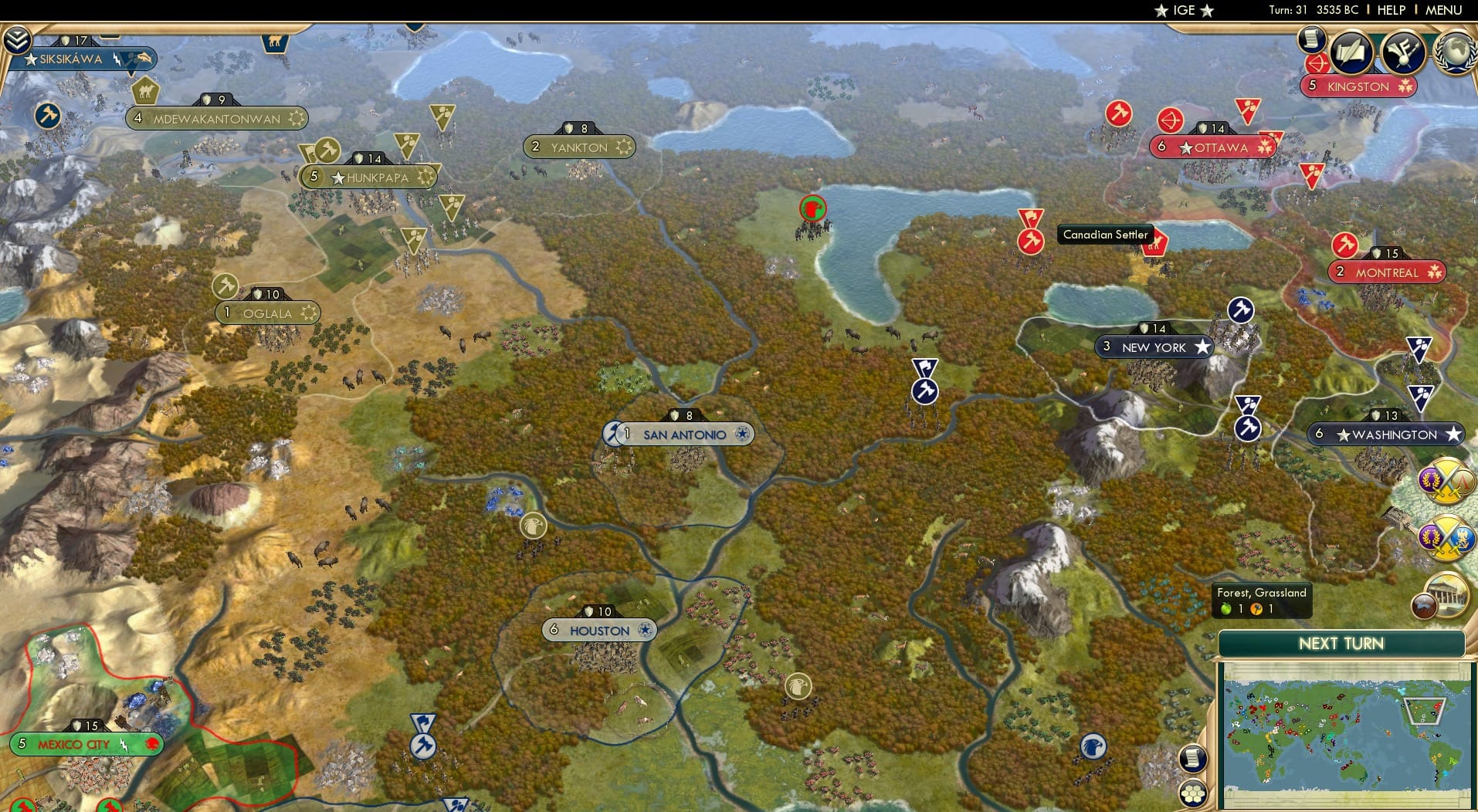Viewport: 1478px width, 812px height.
Task: Select the Canadian Settler red flag
Action: click(1156, 243)
